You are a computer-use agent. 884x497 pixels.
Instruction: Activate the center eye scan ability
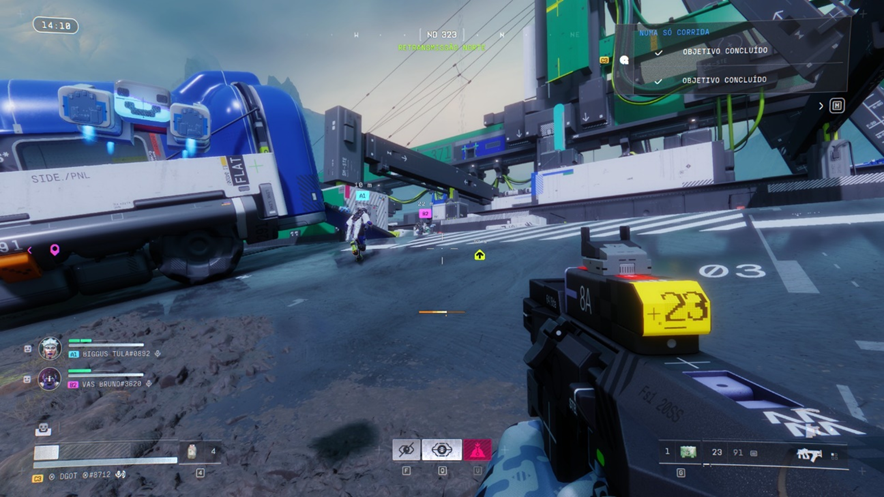coord(442,450)
